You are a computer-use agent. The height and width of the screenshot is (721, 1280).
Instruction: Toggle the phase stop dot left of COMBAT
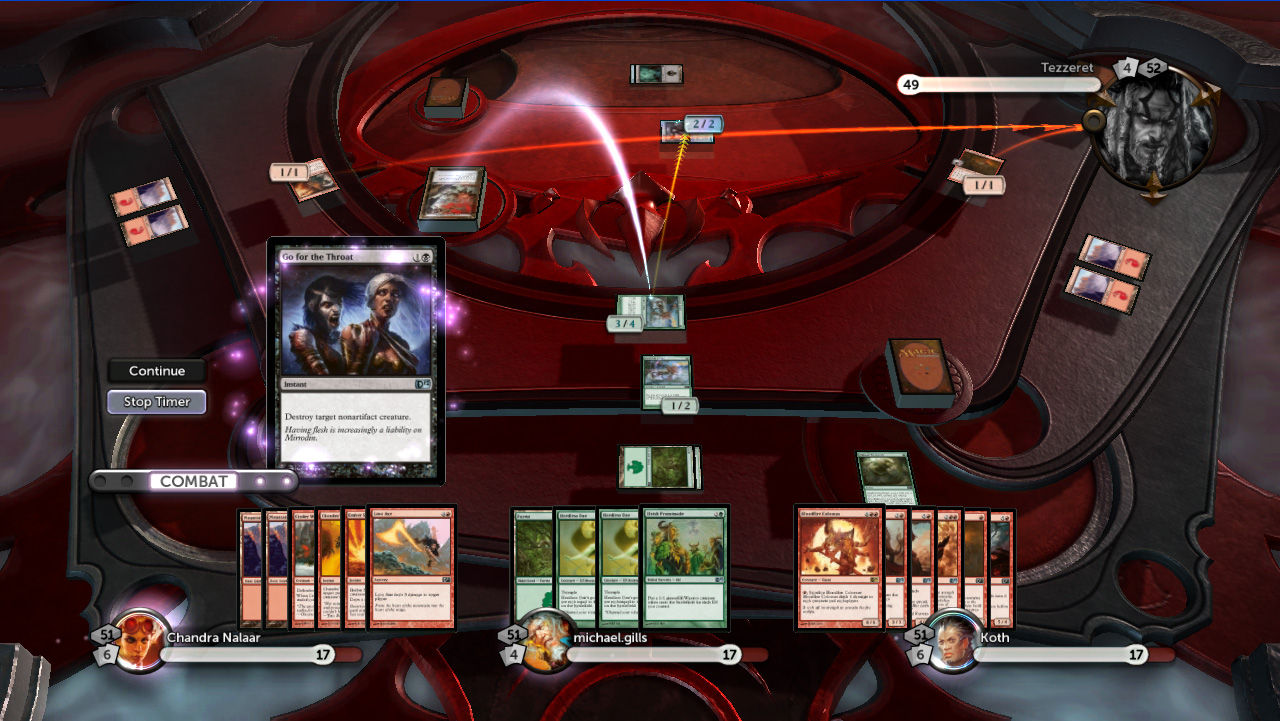click(102, 480)
